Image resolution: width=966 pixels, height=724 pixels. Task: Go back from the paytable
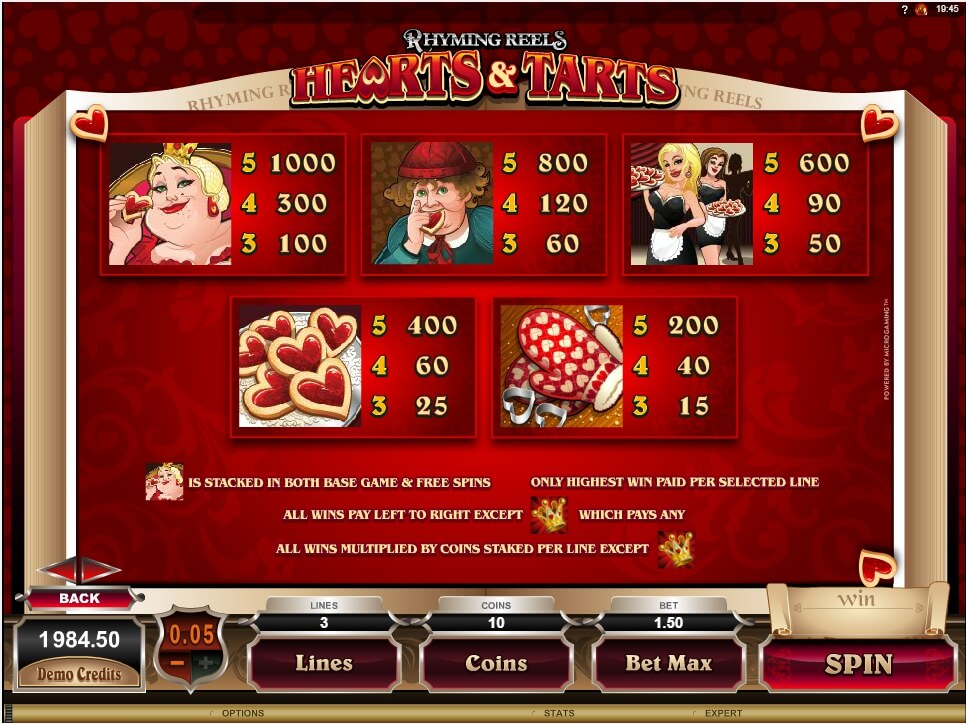(x=80, y=598)
